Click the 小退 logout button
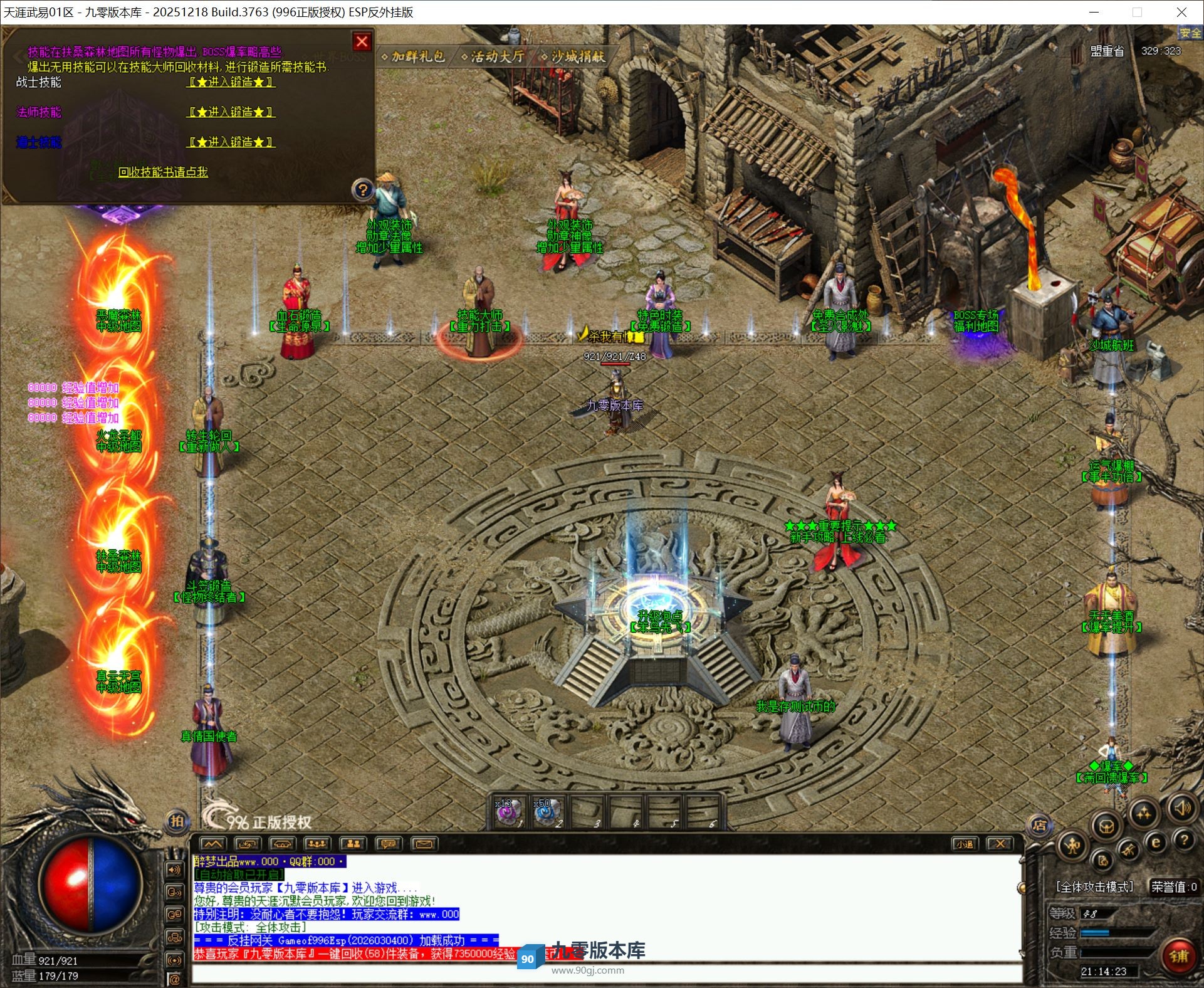The image size is (1204, 988). pos(964,844)
